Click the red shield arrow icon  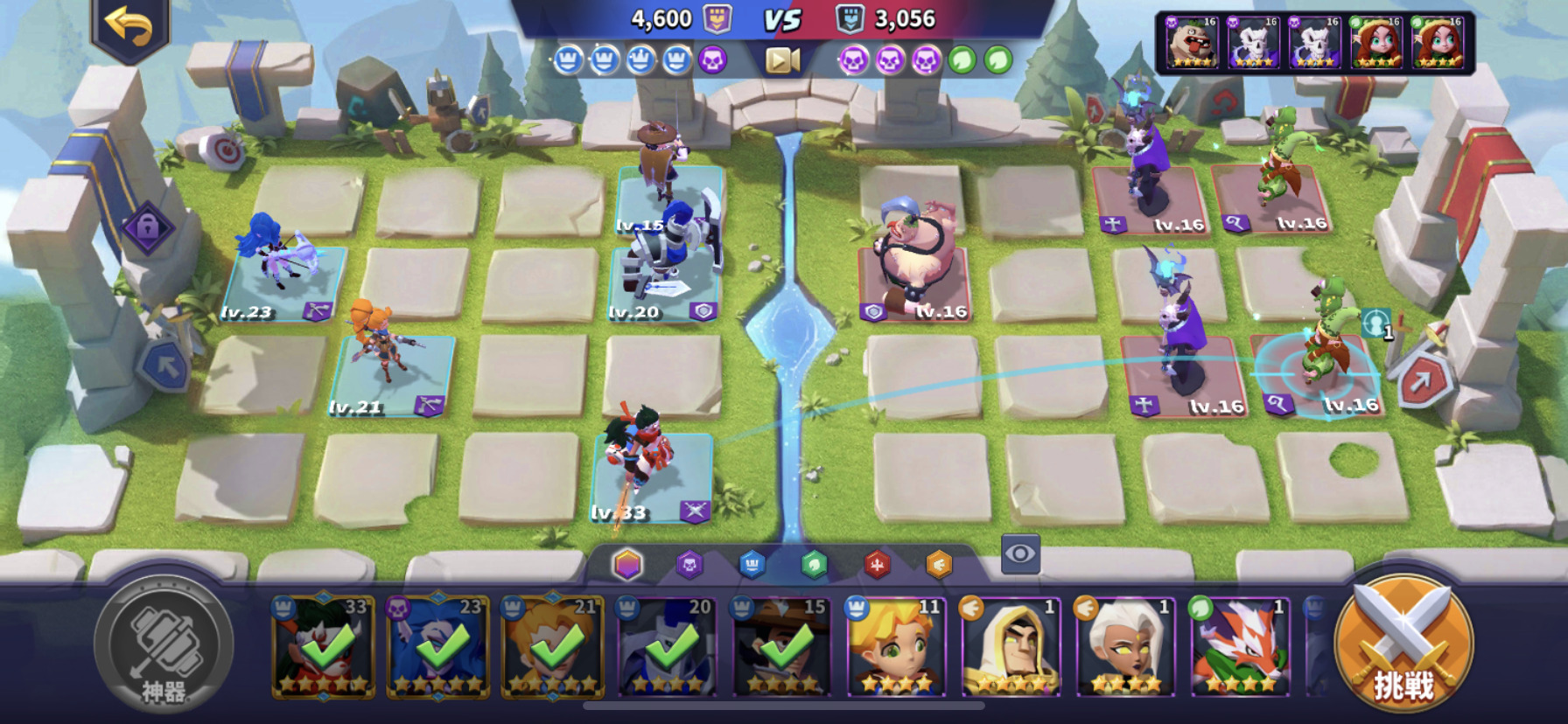click(1418, 380)
